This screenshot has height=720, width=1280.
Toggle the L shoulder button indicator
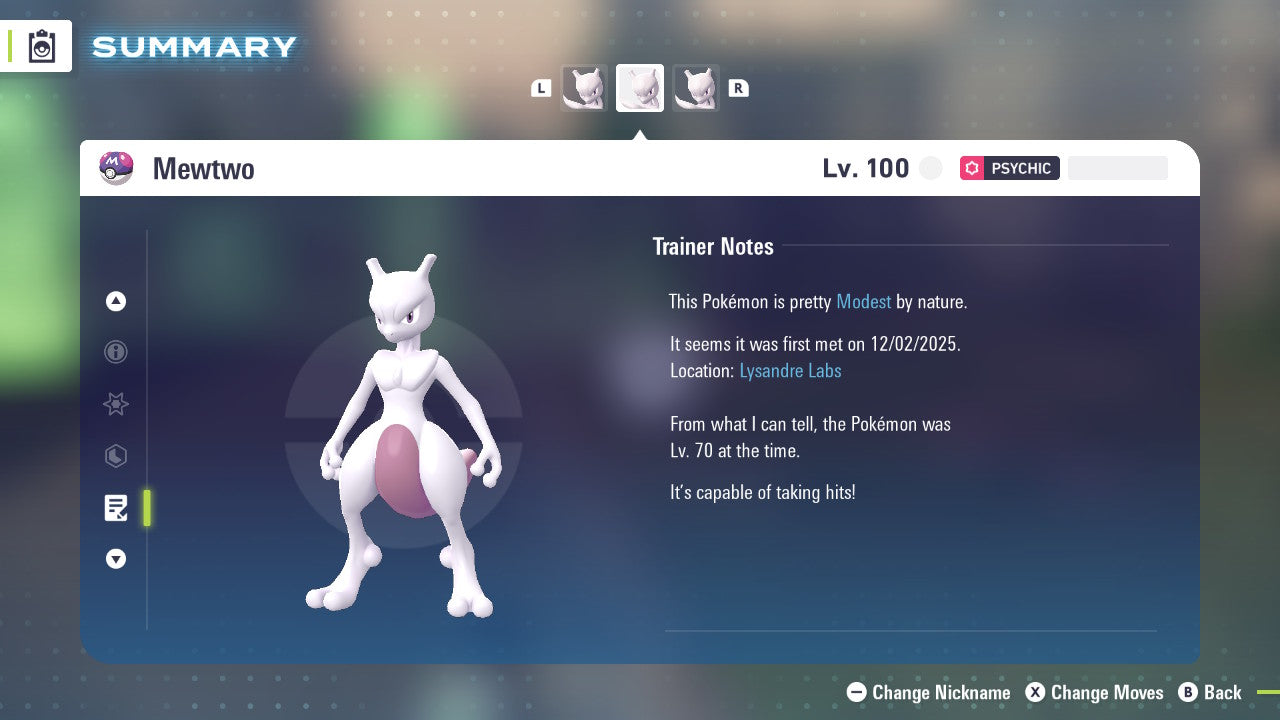pos(541,87)
